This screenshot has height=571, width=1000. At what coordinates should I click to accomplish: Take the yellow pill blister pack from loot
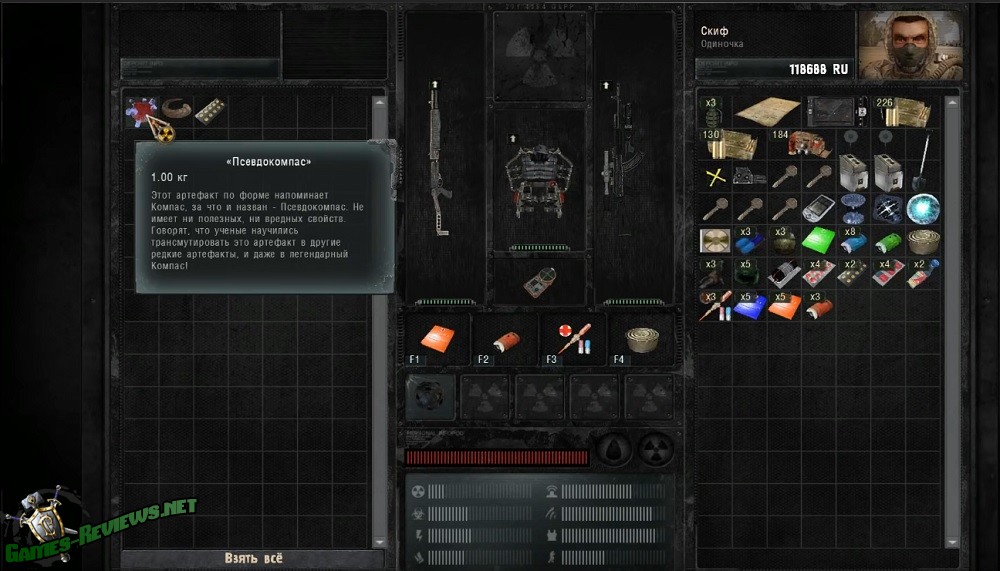[x=211, y=111]
